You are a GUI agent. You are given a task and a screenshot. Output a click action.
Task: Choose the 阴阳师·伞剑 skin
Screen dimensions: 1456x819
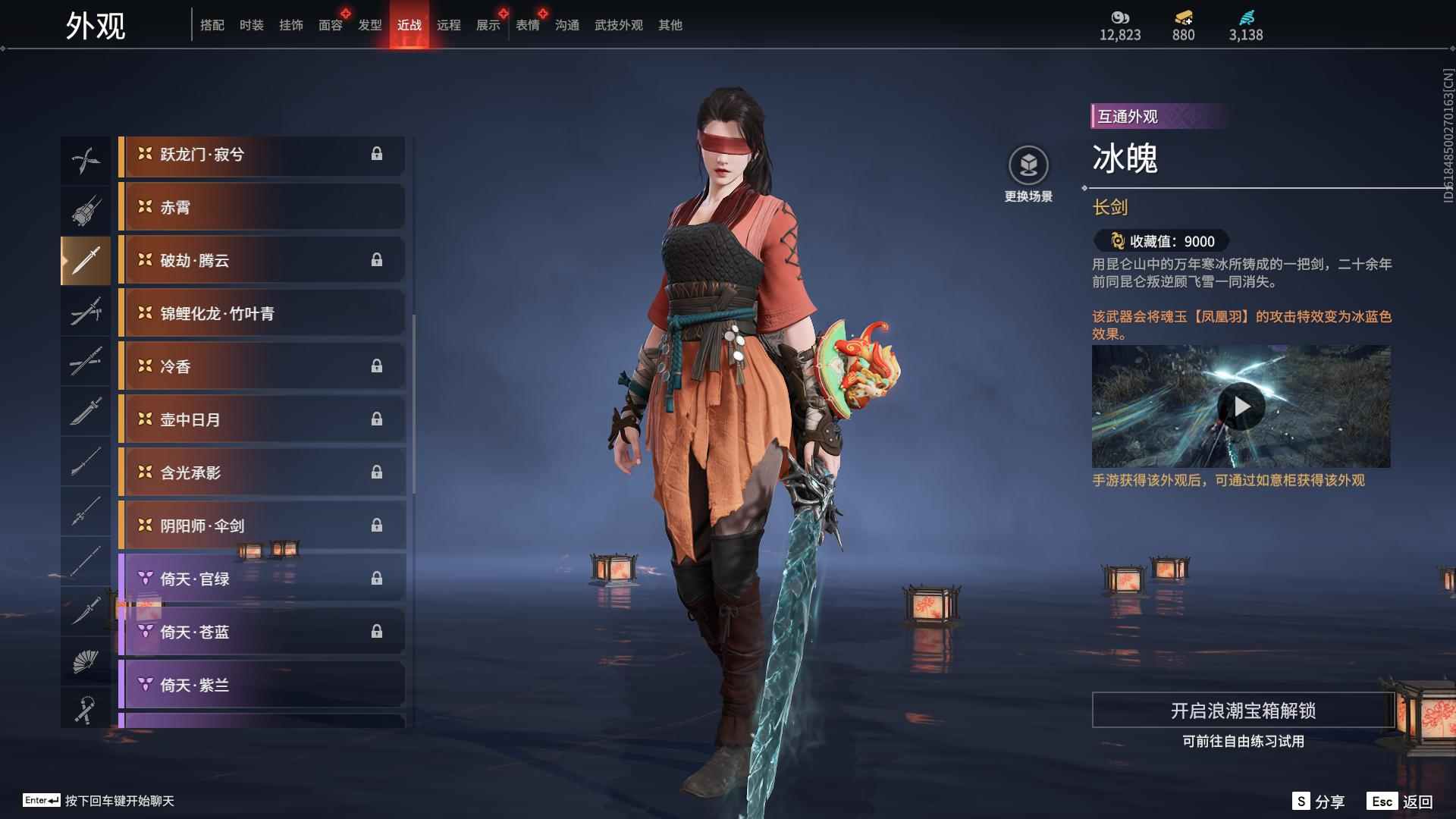click(262, 526)
